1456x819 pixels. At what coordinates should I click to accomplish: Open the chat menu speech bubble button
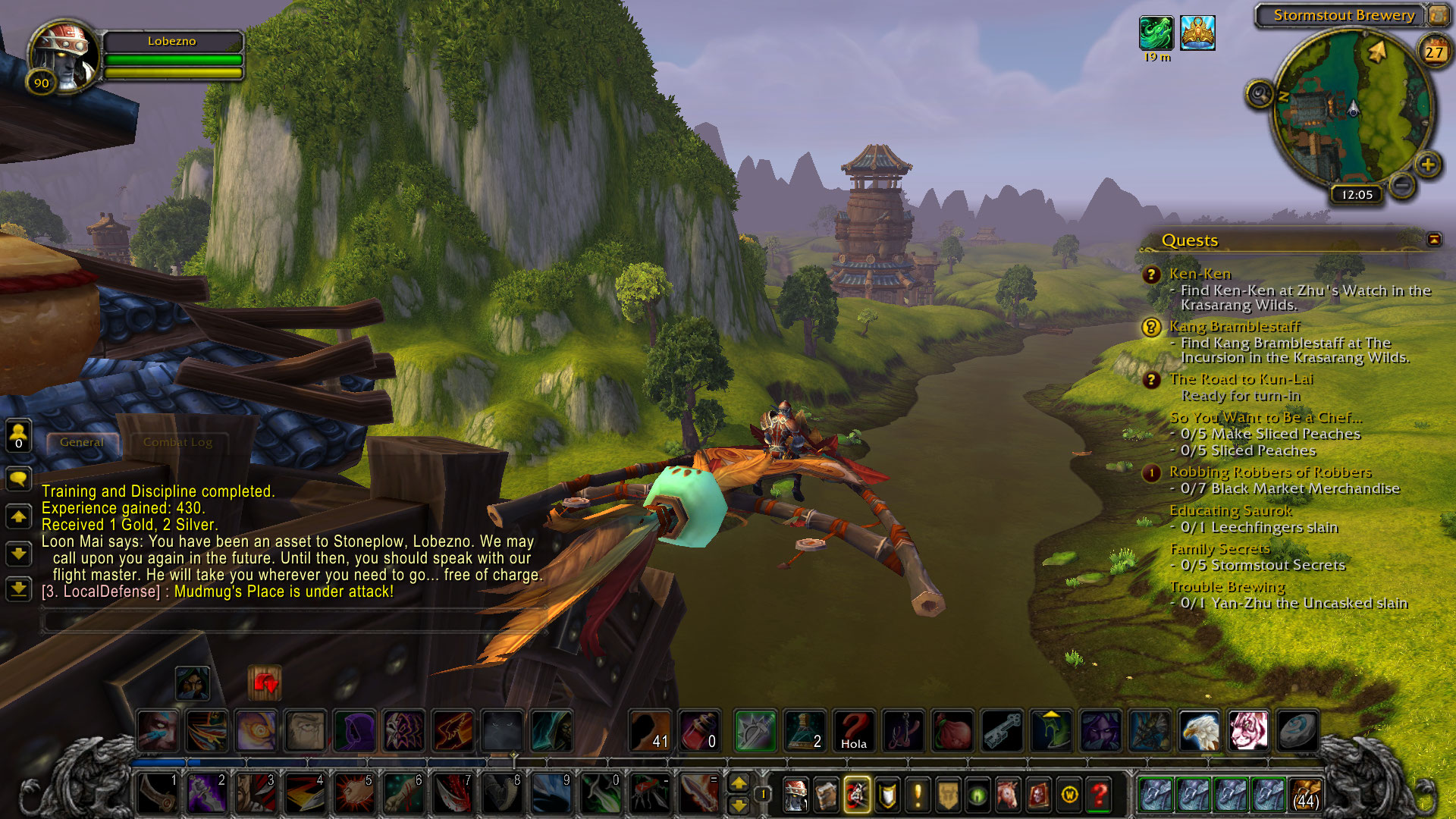[x=18, y=479]
